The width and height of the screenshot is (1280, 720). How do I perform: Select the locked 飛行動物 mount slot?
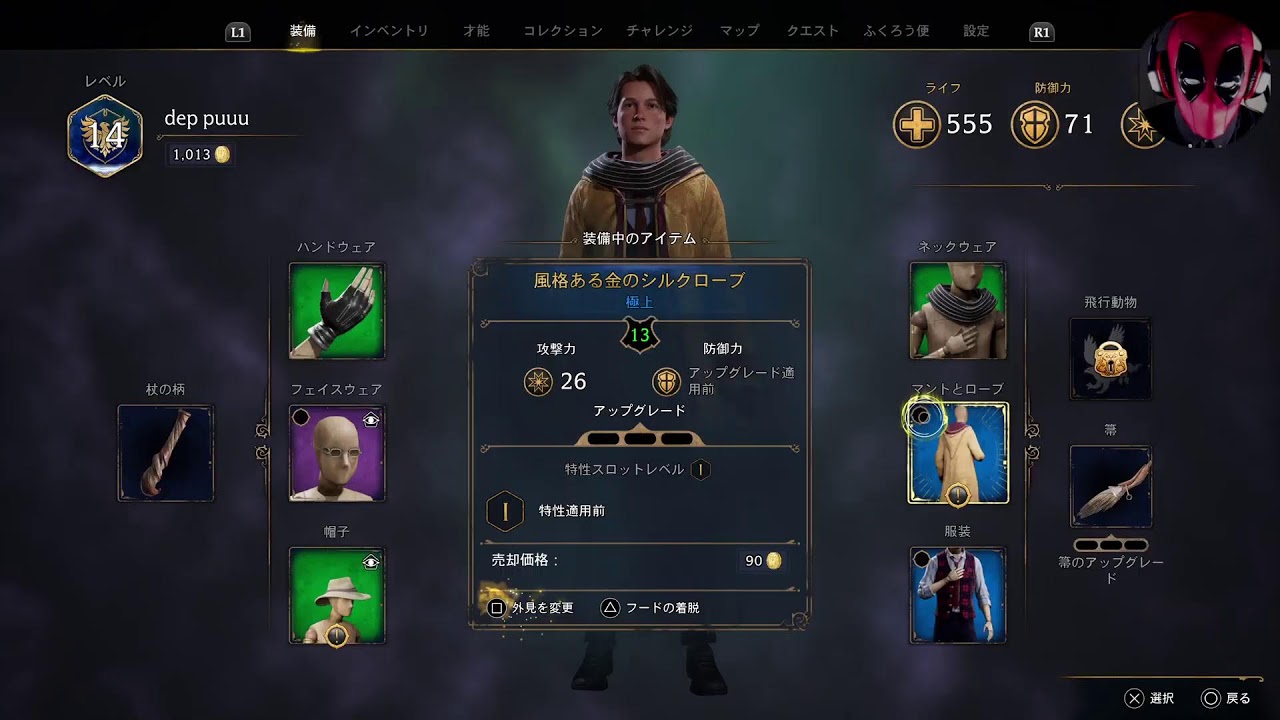pos(1110,359)
